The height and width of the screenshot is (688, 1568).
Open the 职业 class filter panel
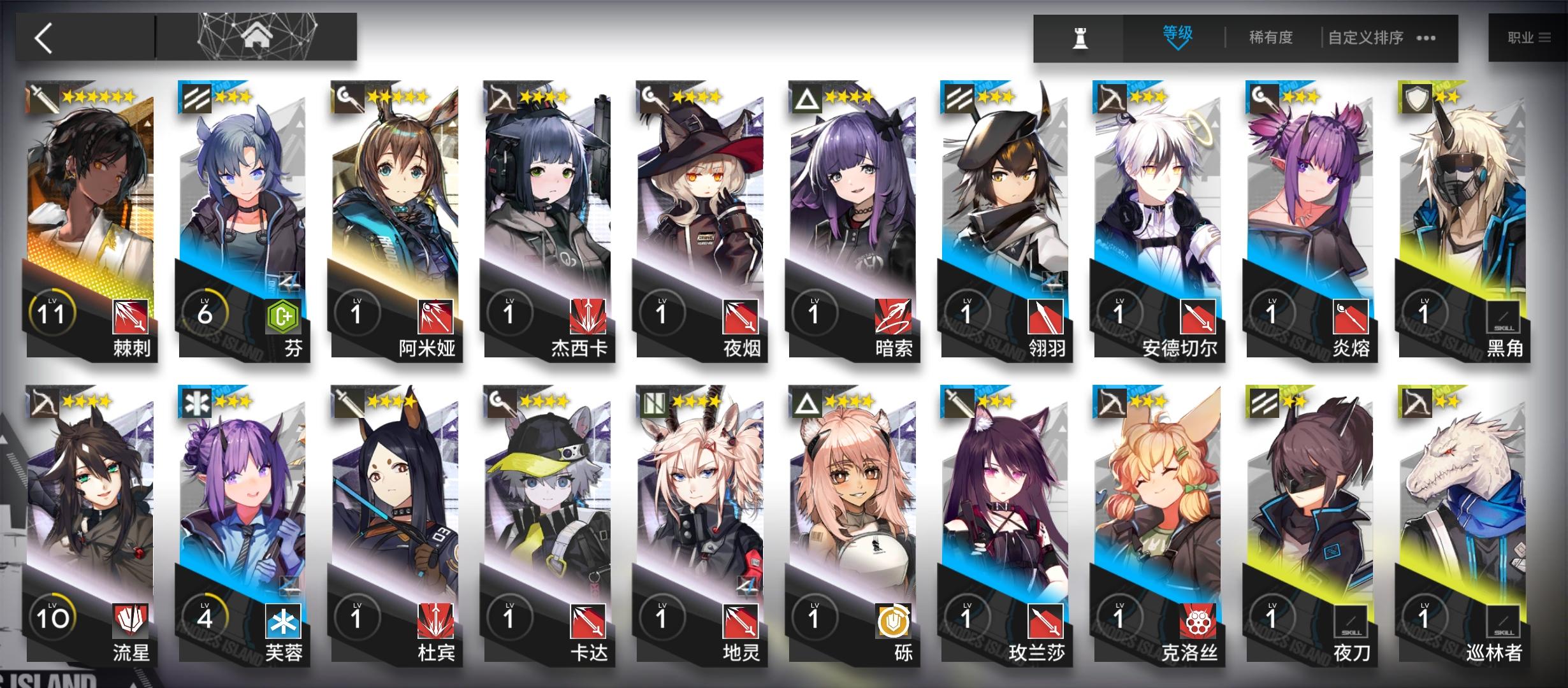(1528, 37)
